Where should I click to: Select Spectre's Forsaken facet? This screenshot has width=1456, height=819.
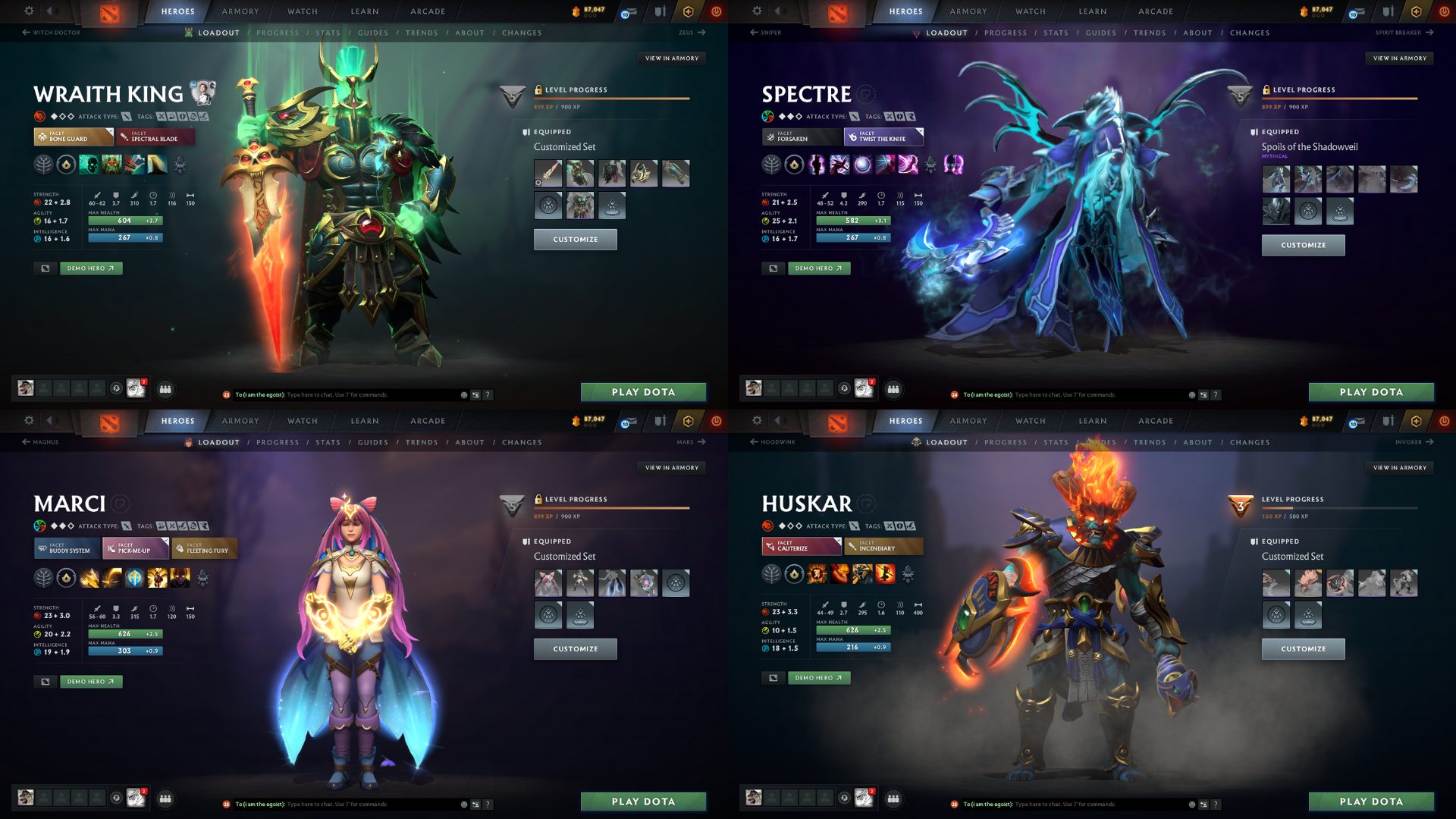pos(802,137)
